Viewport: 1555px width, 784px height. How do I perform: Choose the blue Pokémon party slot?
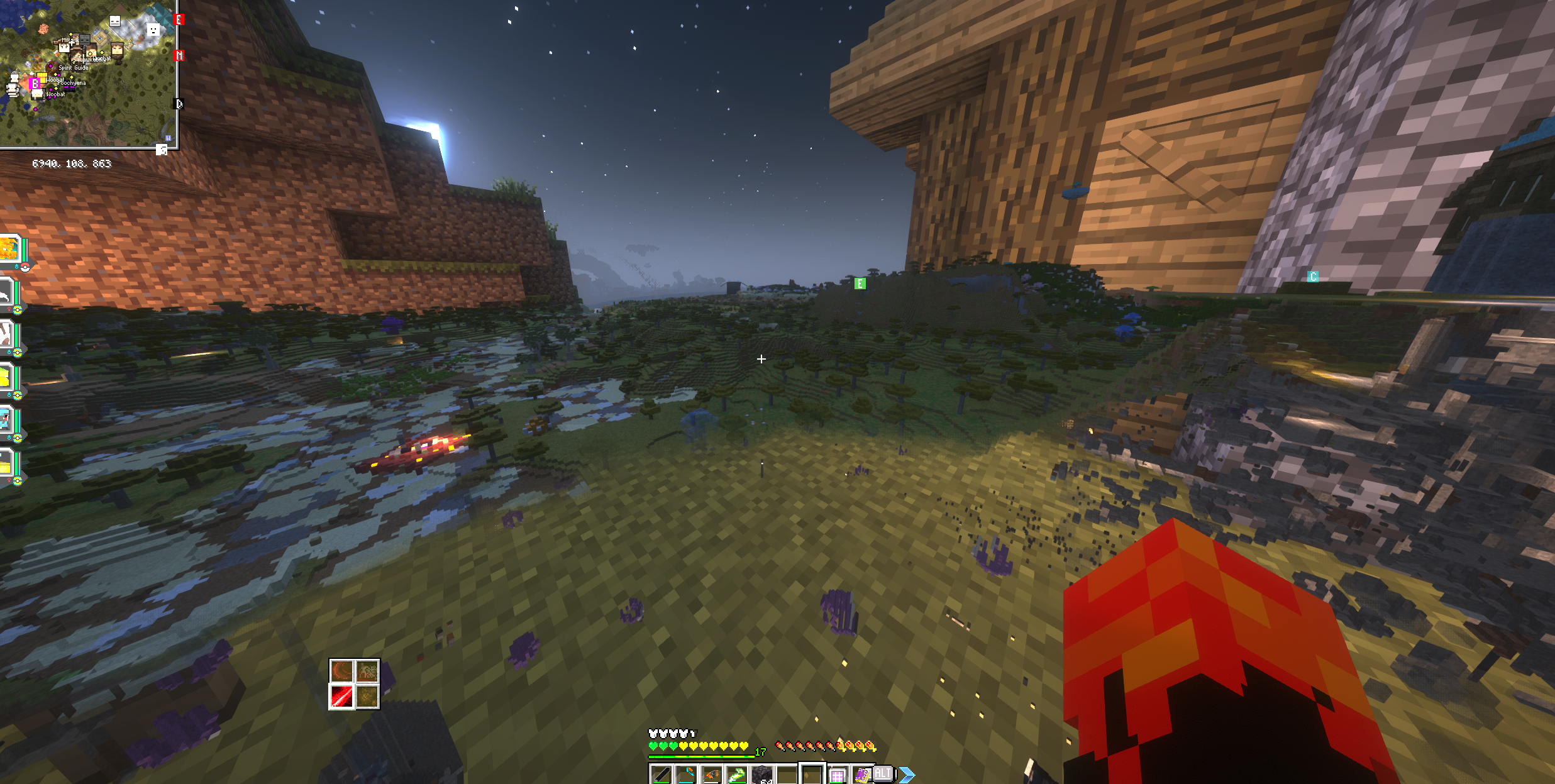click(x=6, y=419)
